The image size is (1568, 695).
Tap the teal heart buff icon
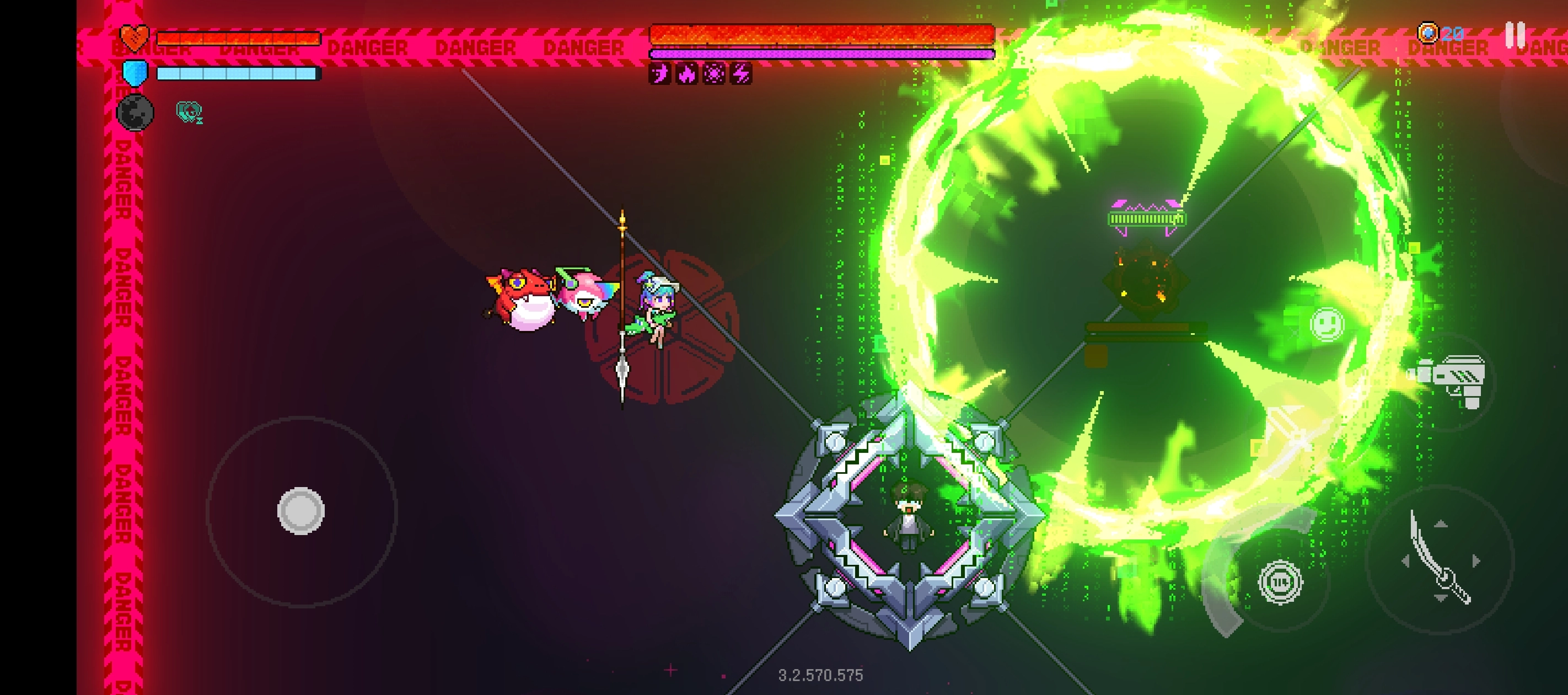pyautogui.click(x=189, y=111)
